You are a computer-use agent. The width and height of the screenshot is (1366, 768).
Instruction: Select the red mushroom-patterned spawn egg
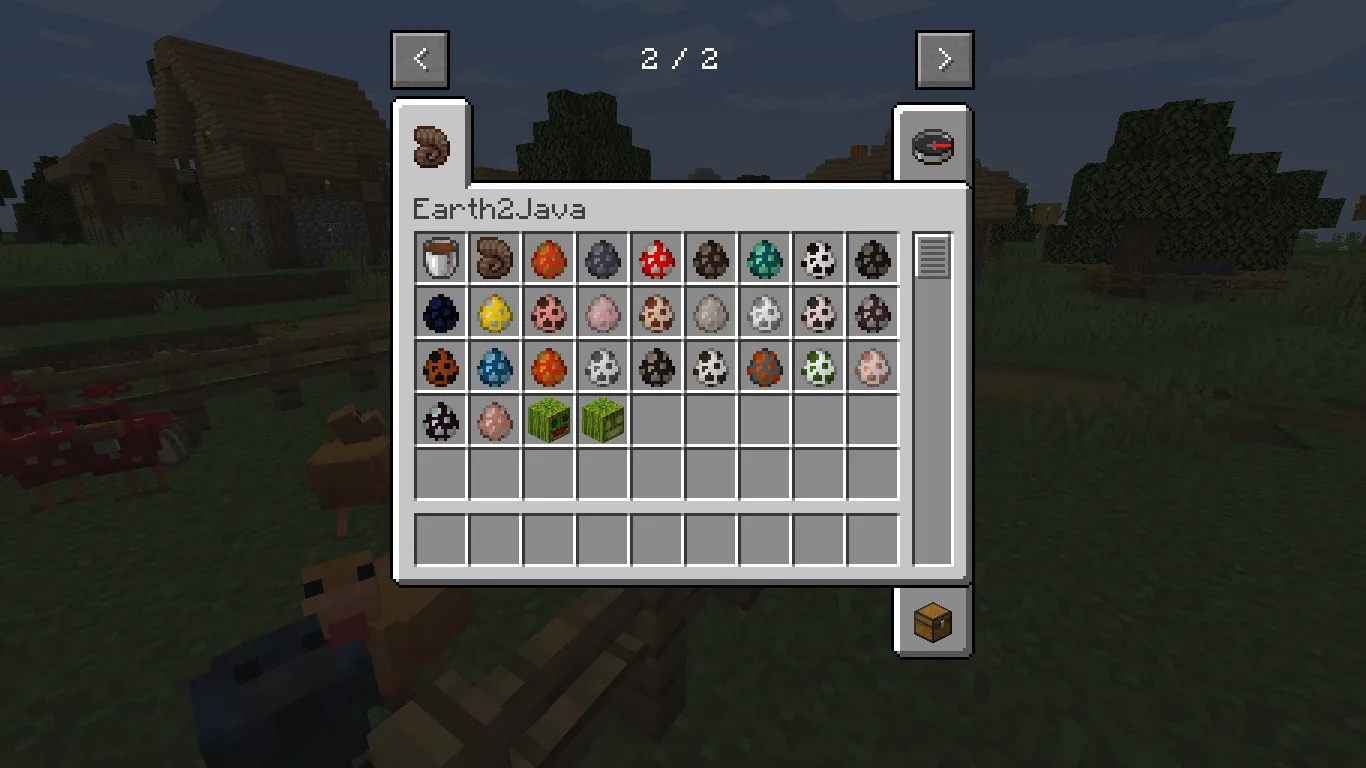point(656,258)
